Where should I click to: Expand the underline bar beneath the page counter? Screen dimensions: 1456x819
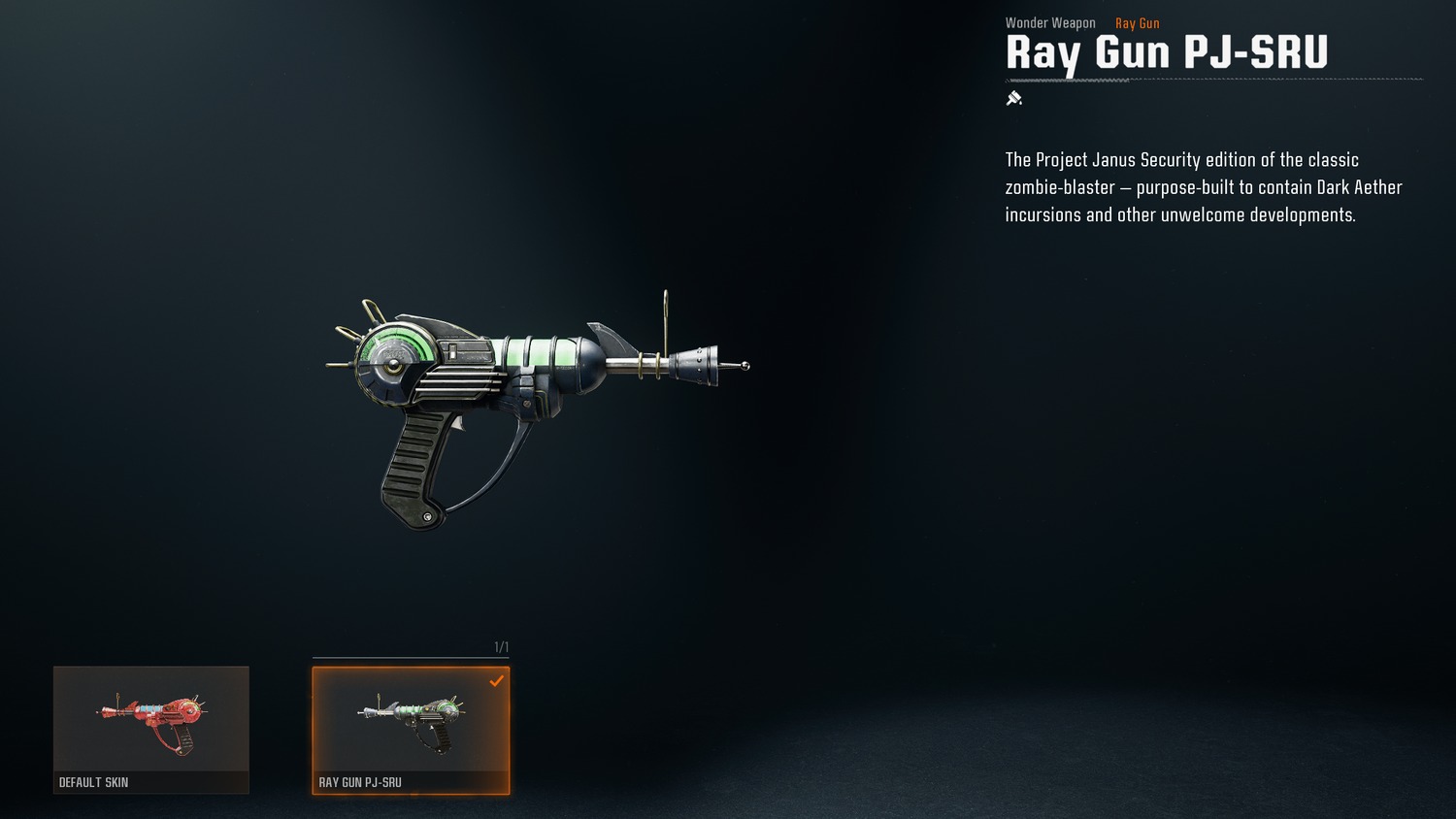[411, 656]
